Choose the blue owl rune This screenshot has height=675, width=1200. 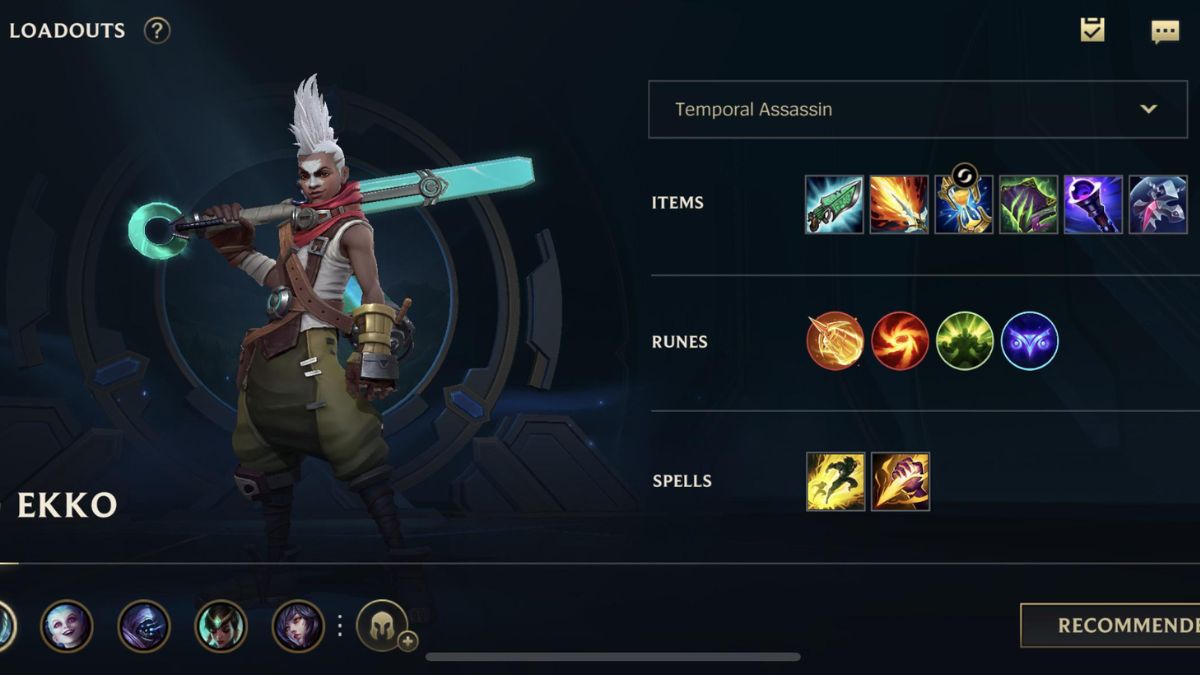pos(1029,341)
